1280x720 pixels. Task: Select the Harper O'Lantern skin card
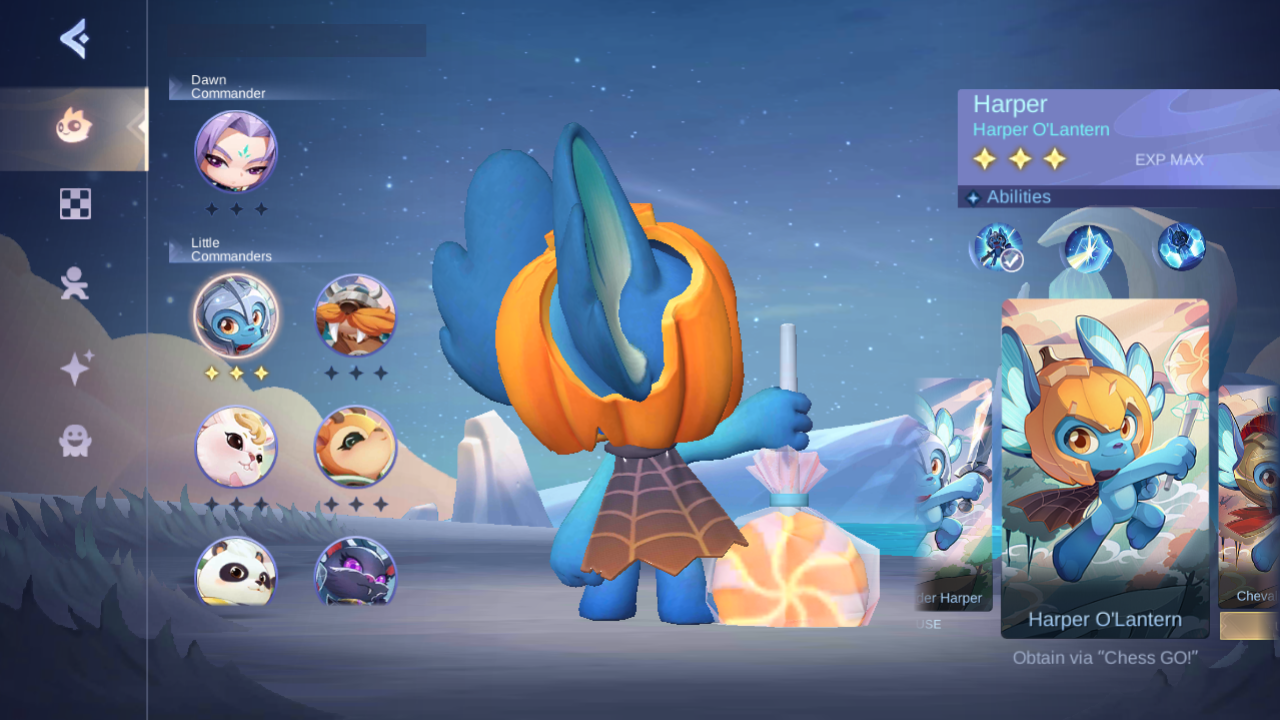pyautogui.click(x=1105, y=468)
